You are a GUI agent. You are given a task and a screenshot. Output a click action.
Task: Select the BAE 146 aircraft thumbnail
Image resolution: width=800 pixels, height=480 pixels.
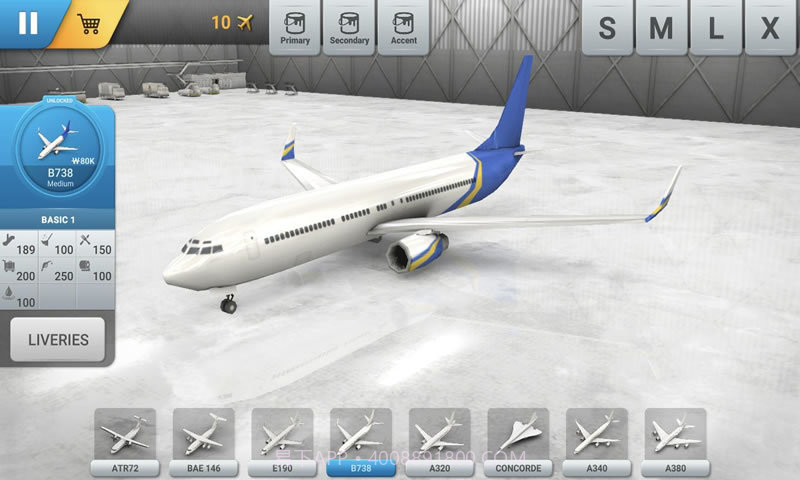click(203, 437)
